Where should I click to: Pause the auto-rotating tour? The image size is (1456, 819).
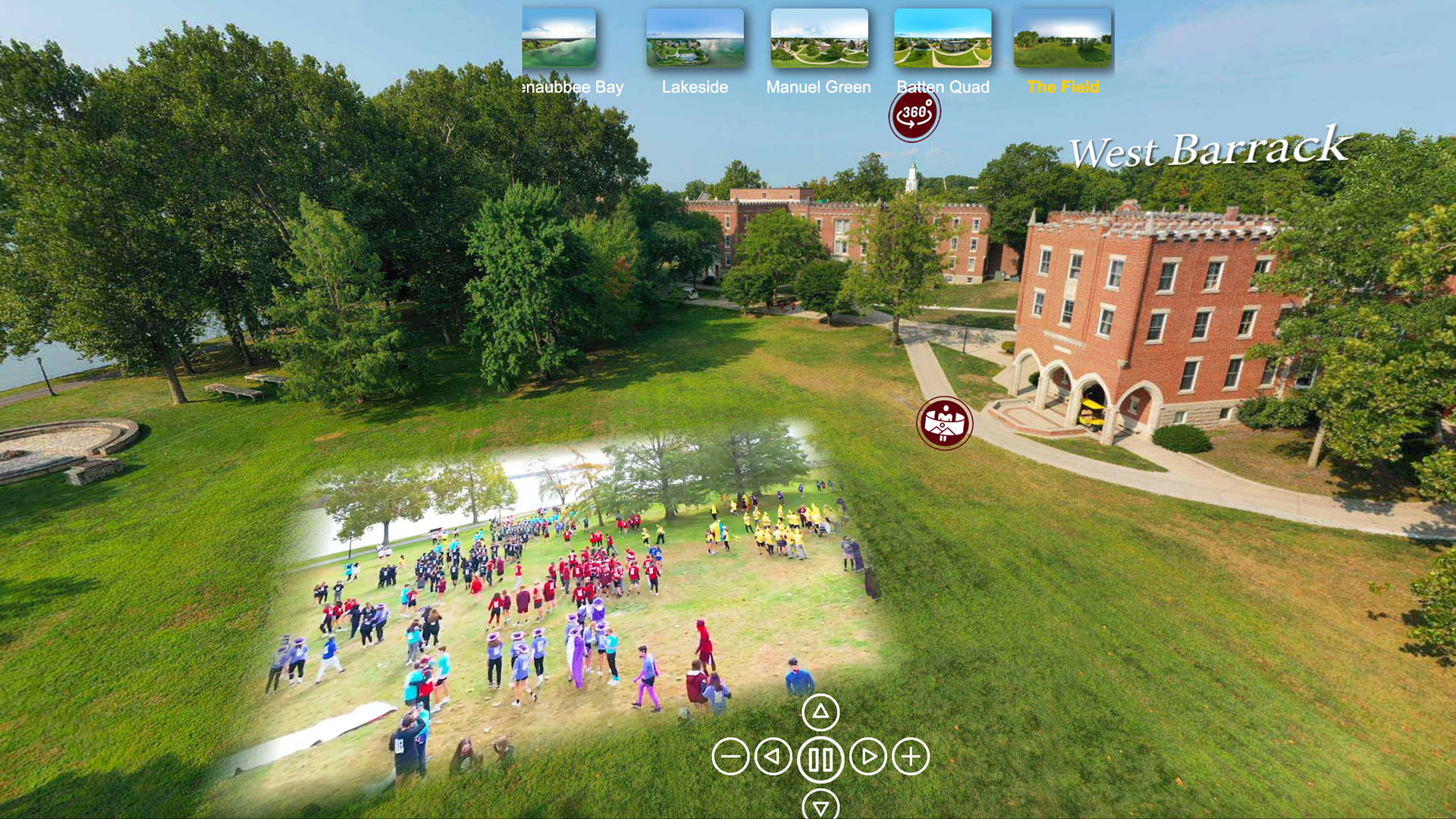click(820, 755)
